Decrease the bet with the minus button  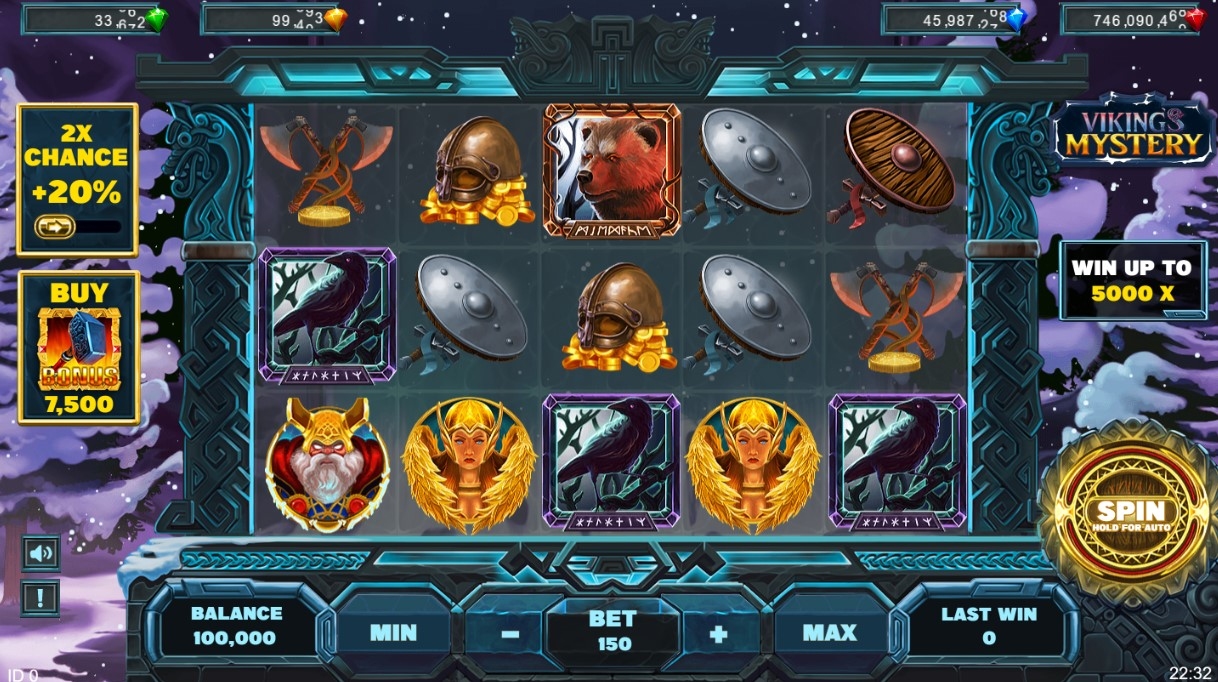tap(510, 634)
